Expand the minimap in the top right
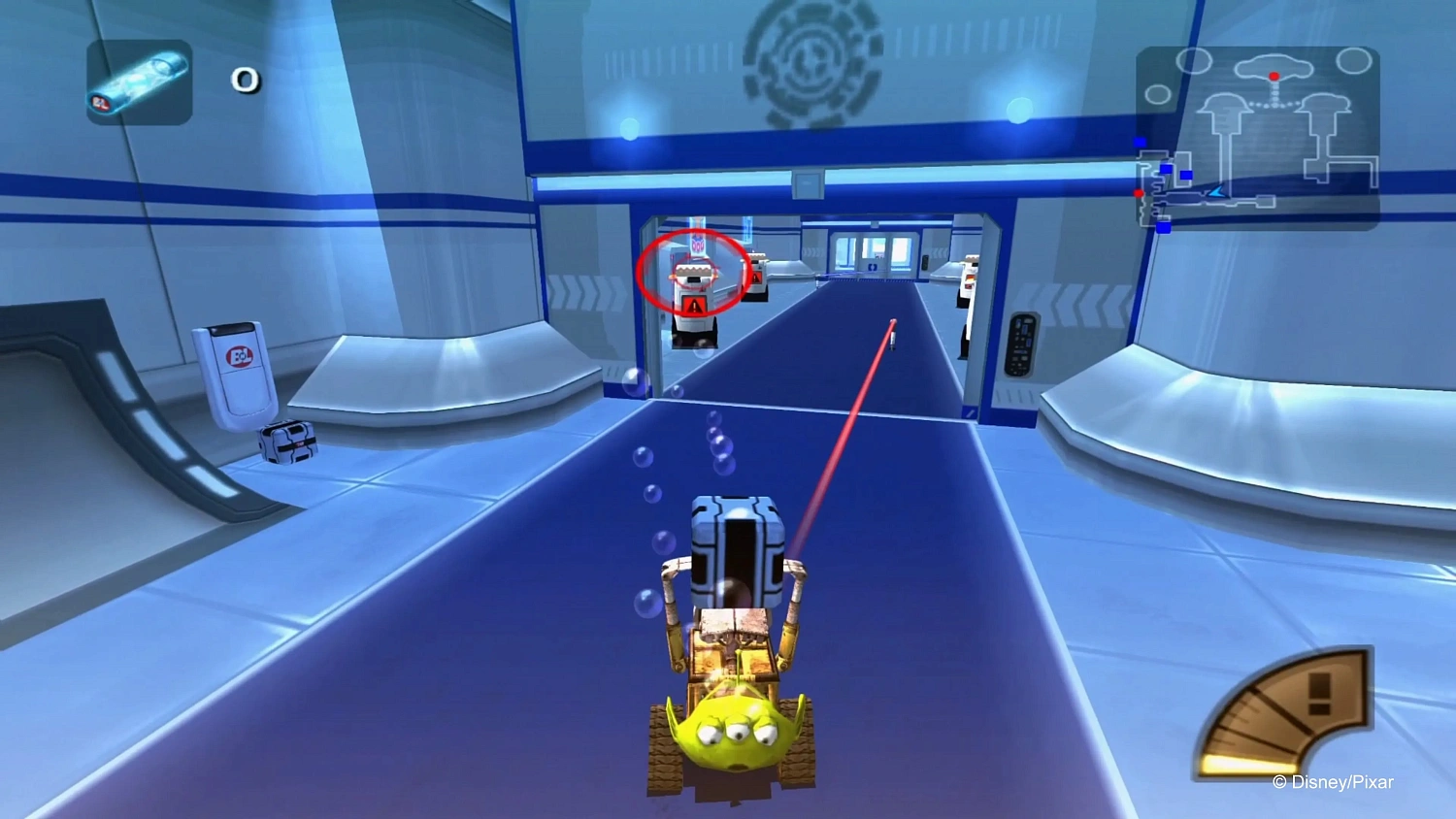 click(x=1257, y=136)
